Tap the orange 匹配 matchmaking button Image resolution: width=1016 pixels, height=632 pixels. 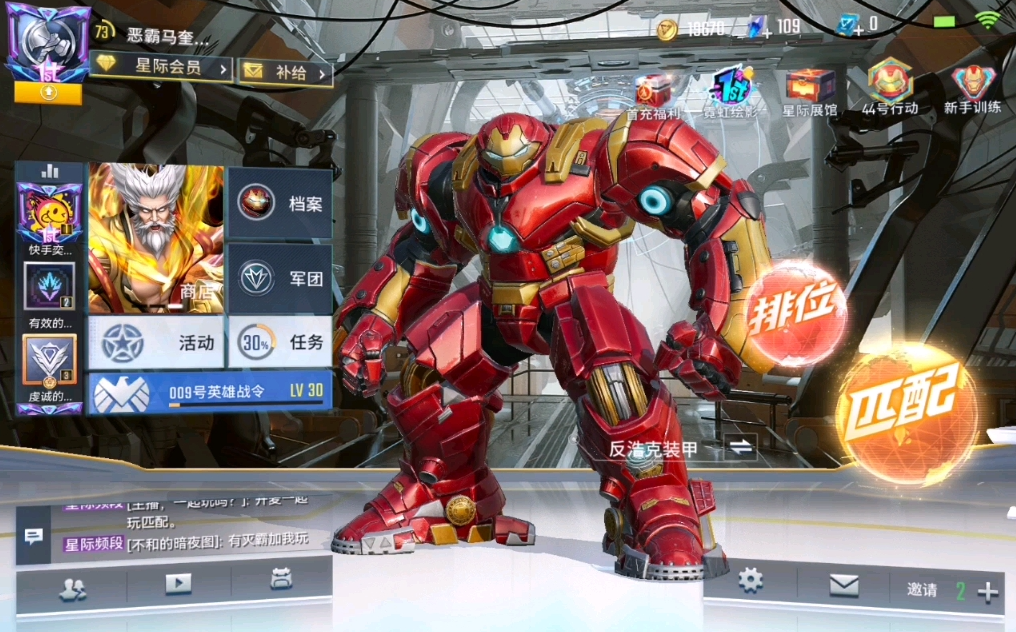[907, 410]
